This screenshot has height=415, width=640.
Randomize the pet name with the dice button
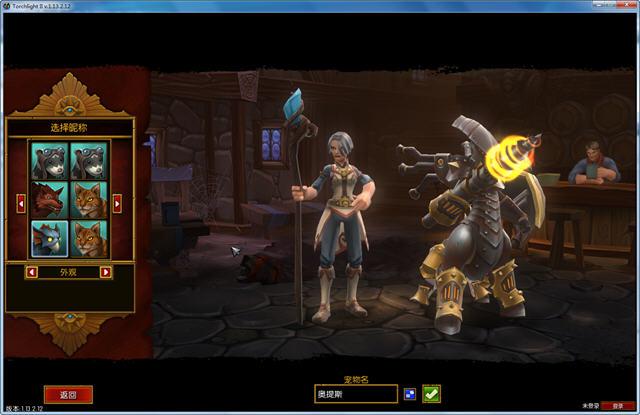409,394
